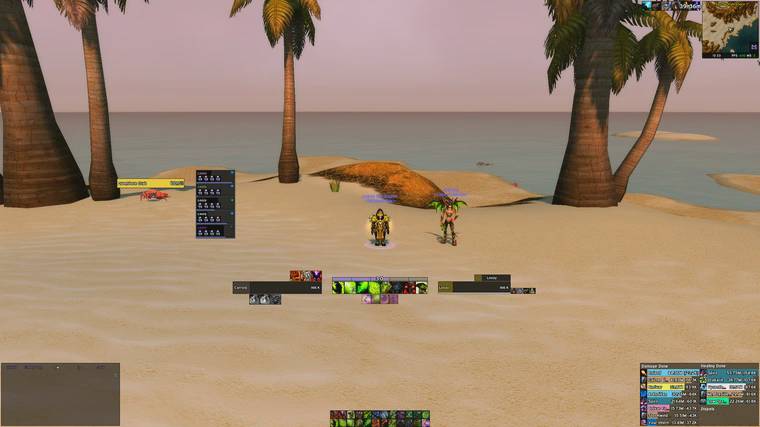Select the target unit frame

tap(474, 288)
